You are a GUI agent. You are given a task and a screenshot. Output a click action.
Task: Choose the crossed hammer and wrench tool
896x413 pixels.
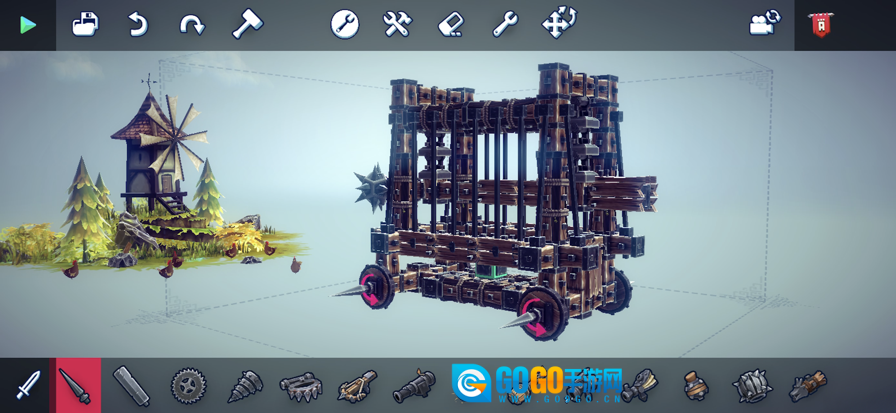(398, 24)
